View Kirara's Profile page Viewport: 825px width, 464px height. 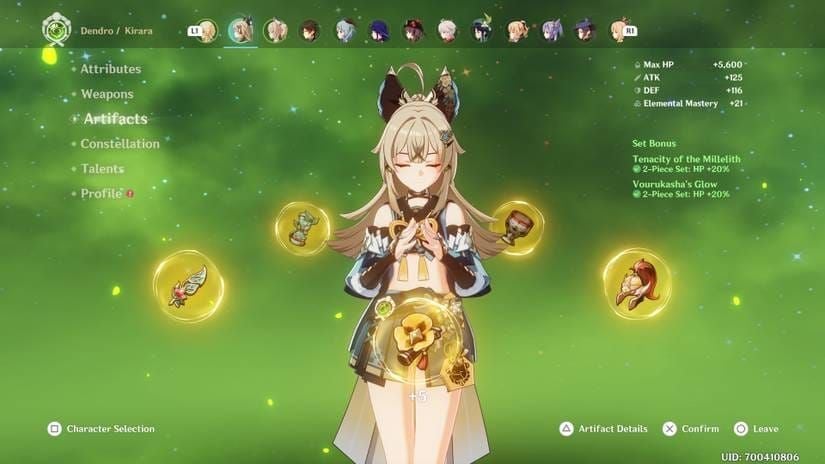tap(101, 194)
